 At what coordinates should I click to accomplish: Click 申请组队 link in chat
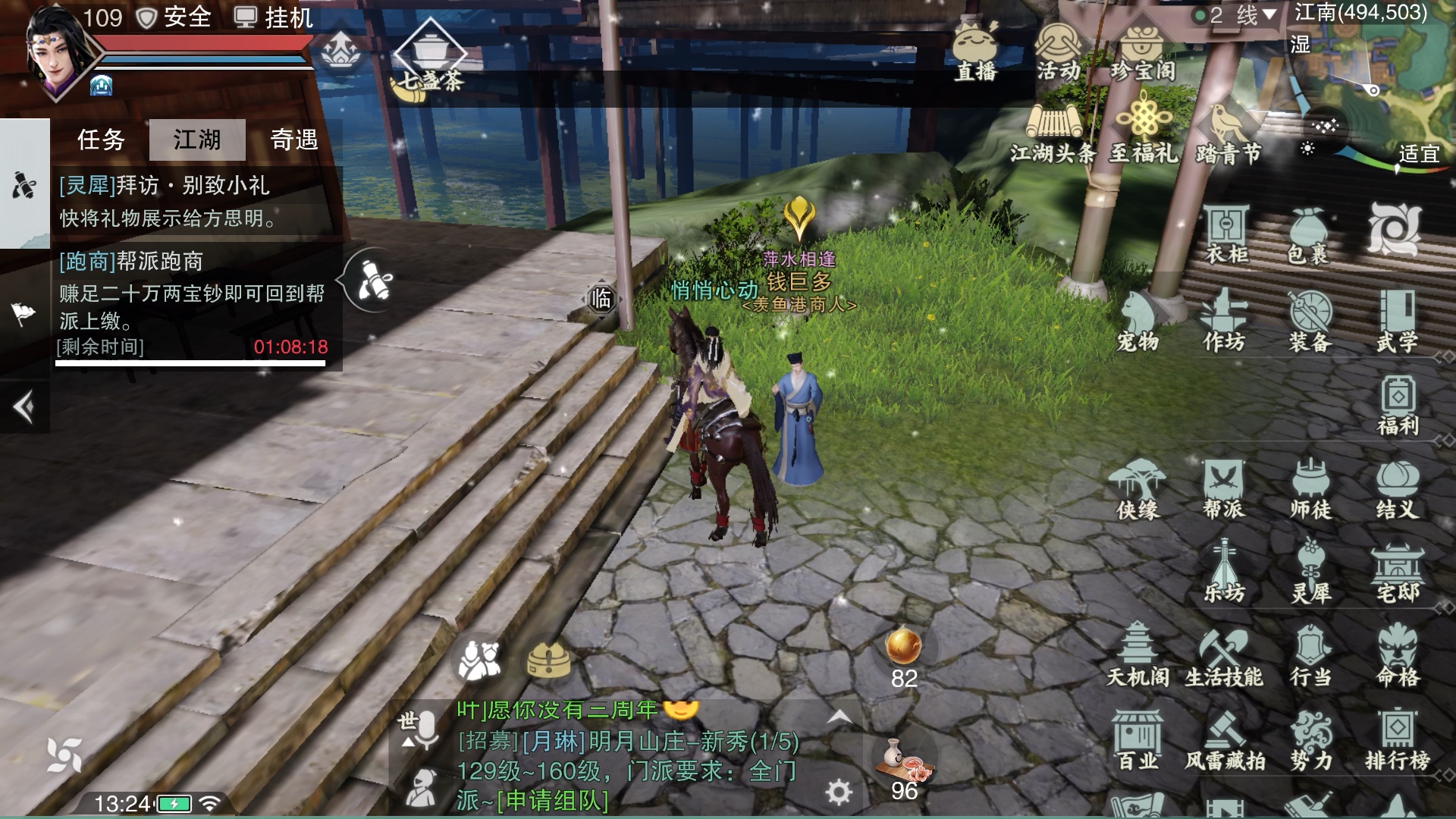[552, 801]
